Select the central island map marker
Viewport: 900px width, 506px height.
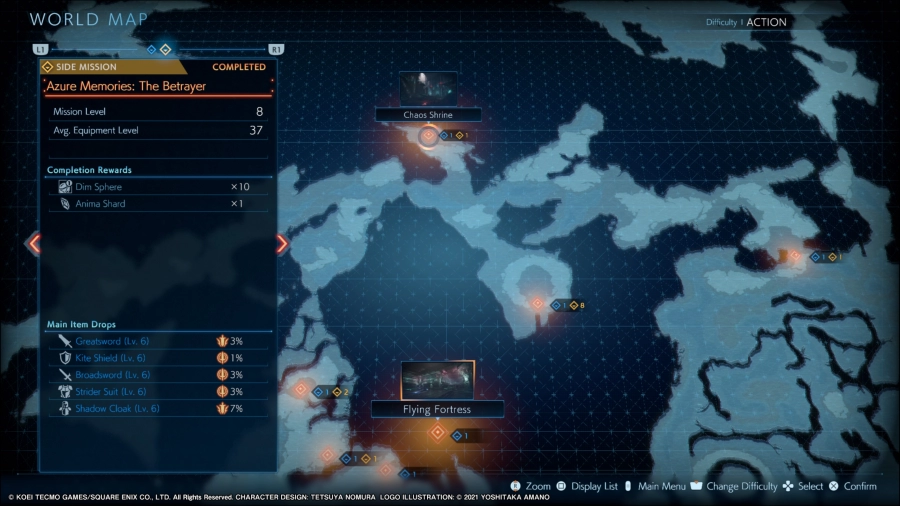coord(537,303)
